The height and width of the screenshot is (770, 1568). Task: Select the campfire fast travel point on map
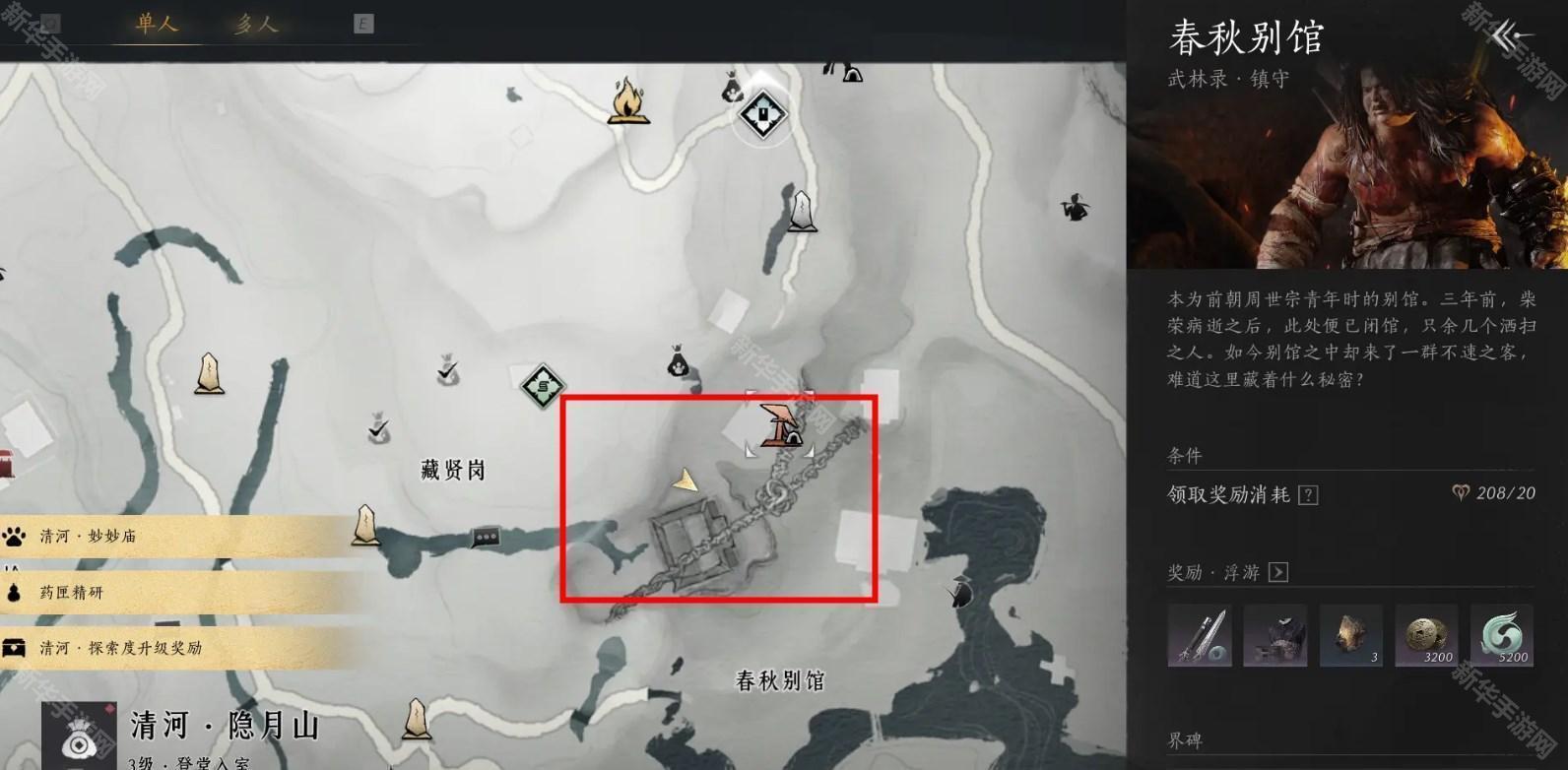click(x=627, y=103)
